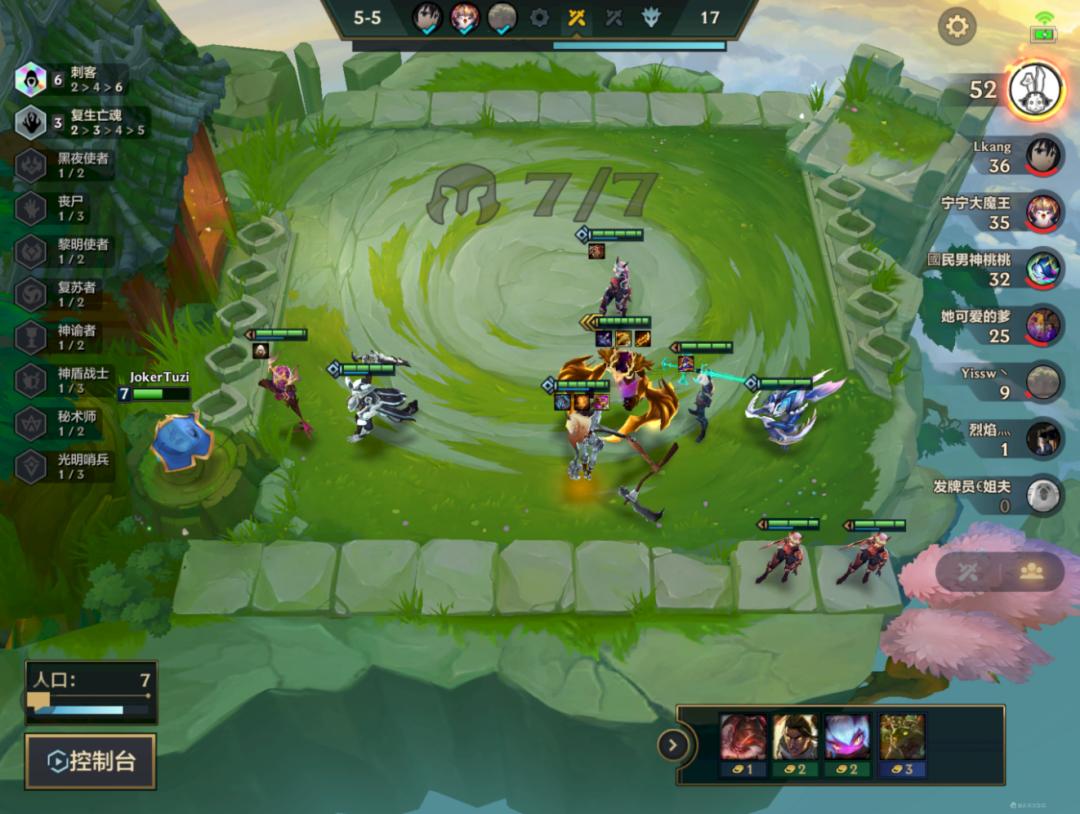View player Lkang's board
Image resolution: width=1080 pixels, height=814 pixels.
coord(1043,155)
